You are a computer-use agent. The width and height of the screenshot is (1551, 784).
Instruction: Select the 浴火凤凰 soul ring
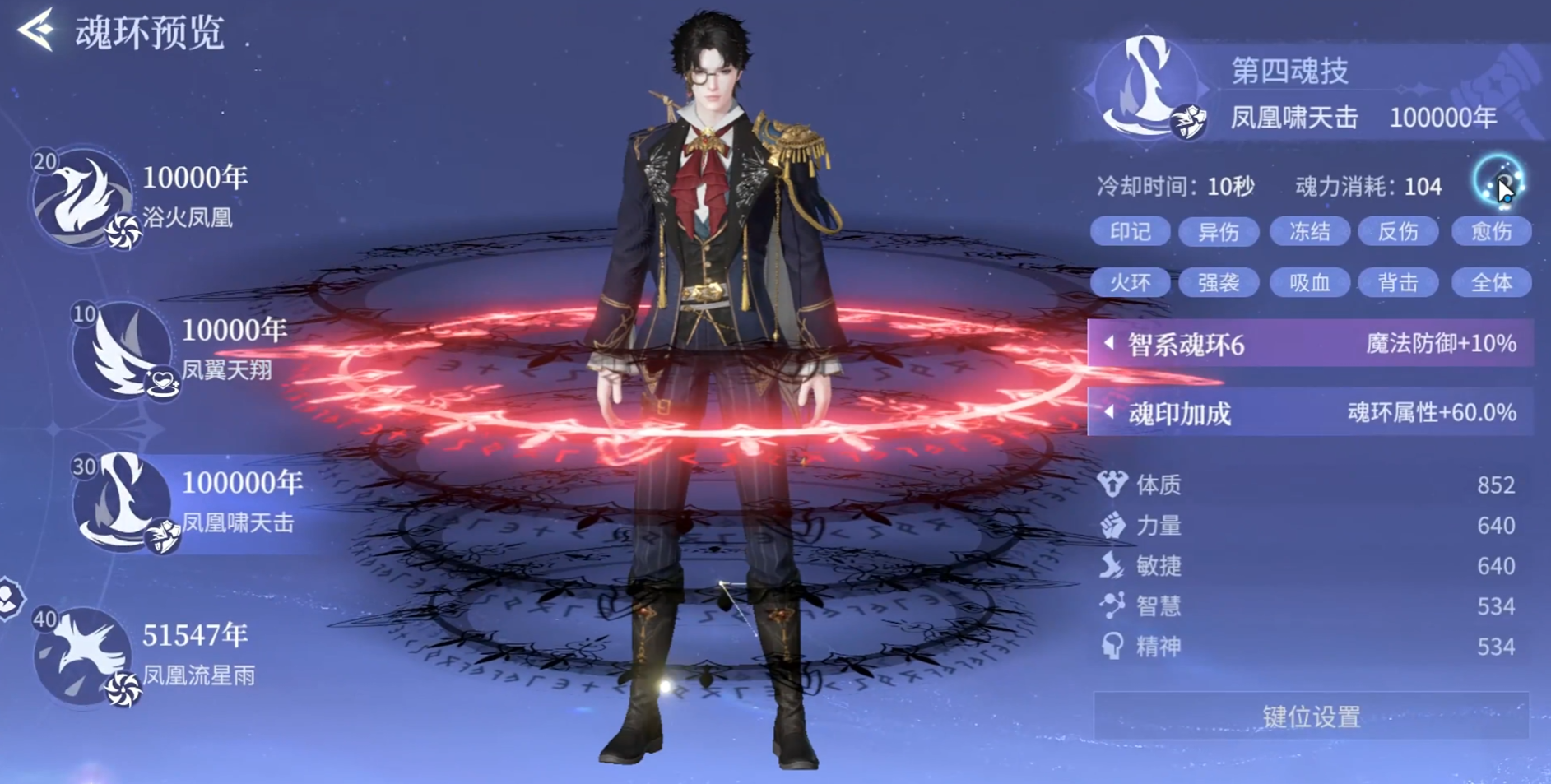coord(82,198)
